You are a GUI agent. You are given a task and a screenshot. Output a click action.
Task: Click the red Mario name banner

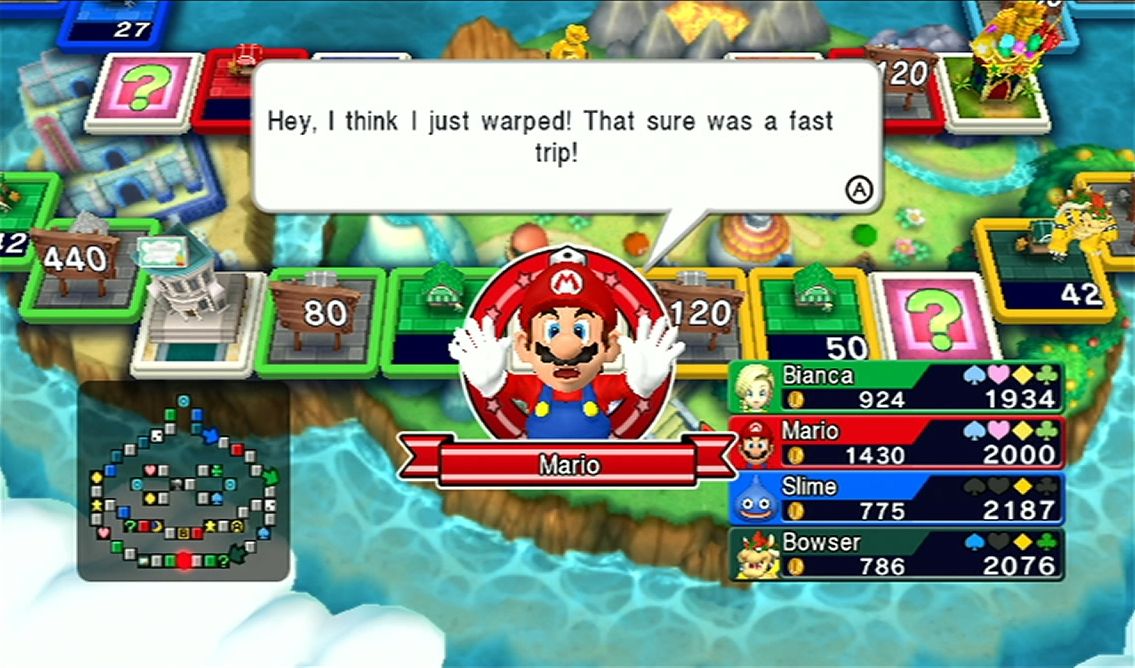click(568, 465)
